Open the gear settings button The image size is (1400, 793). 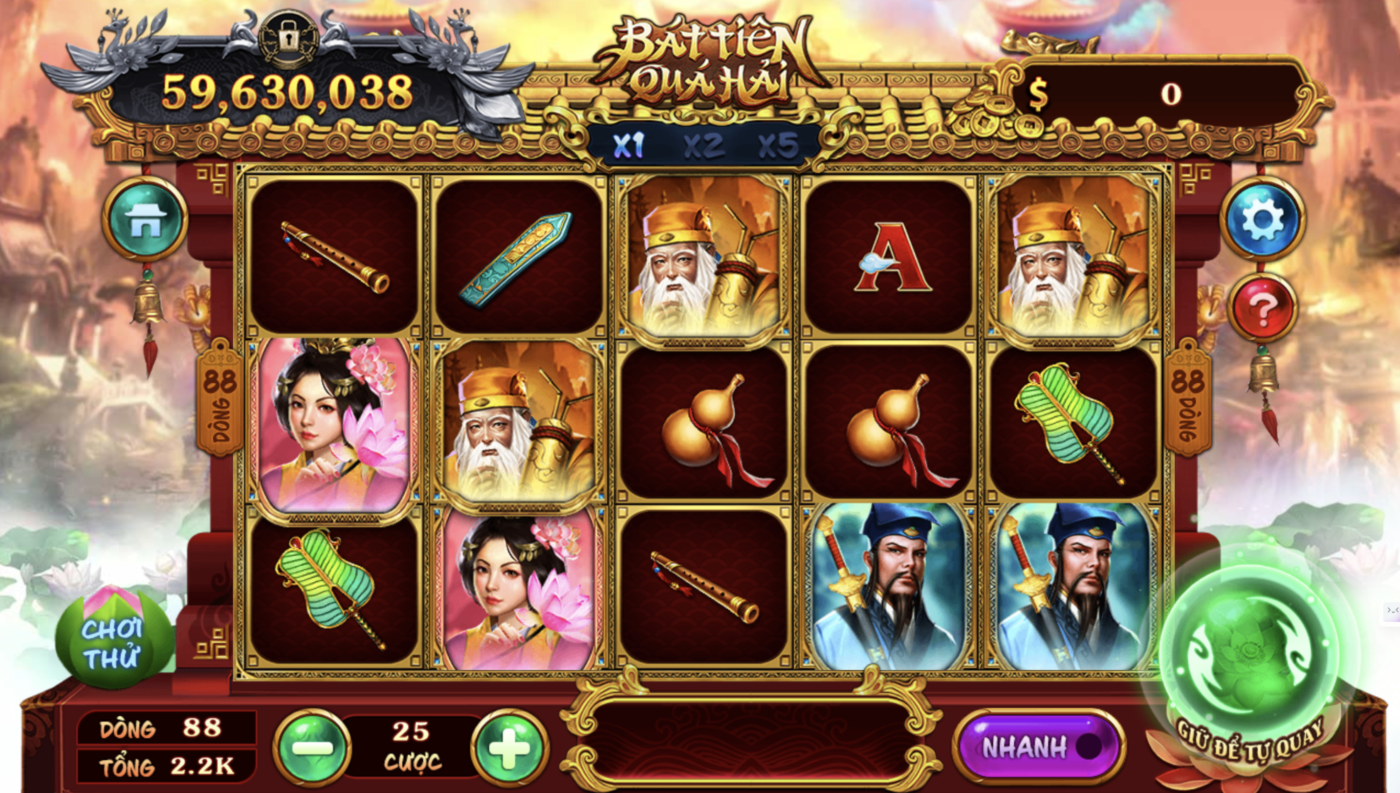tap(1263, 218)
